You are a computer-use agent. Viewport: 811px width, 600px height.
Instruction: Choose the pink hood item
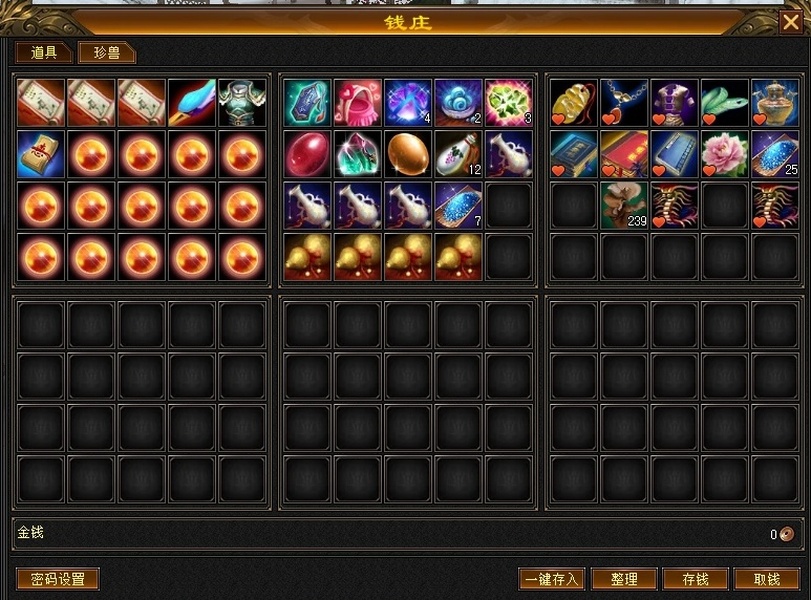(x=358, y=103)
